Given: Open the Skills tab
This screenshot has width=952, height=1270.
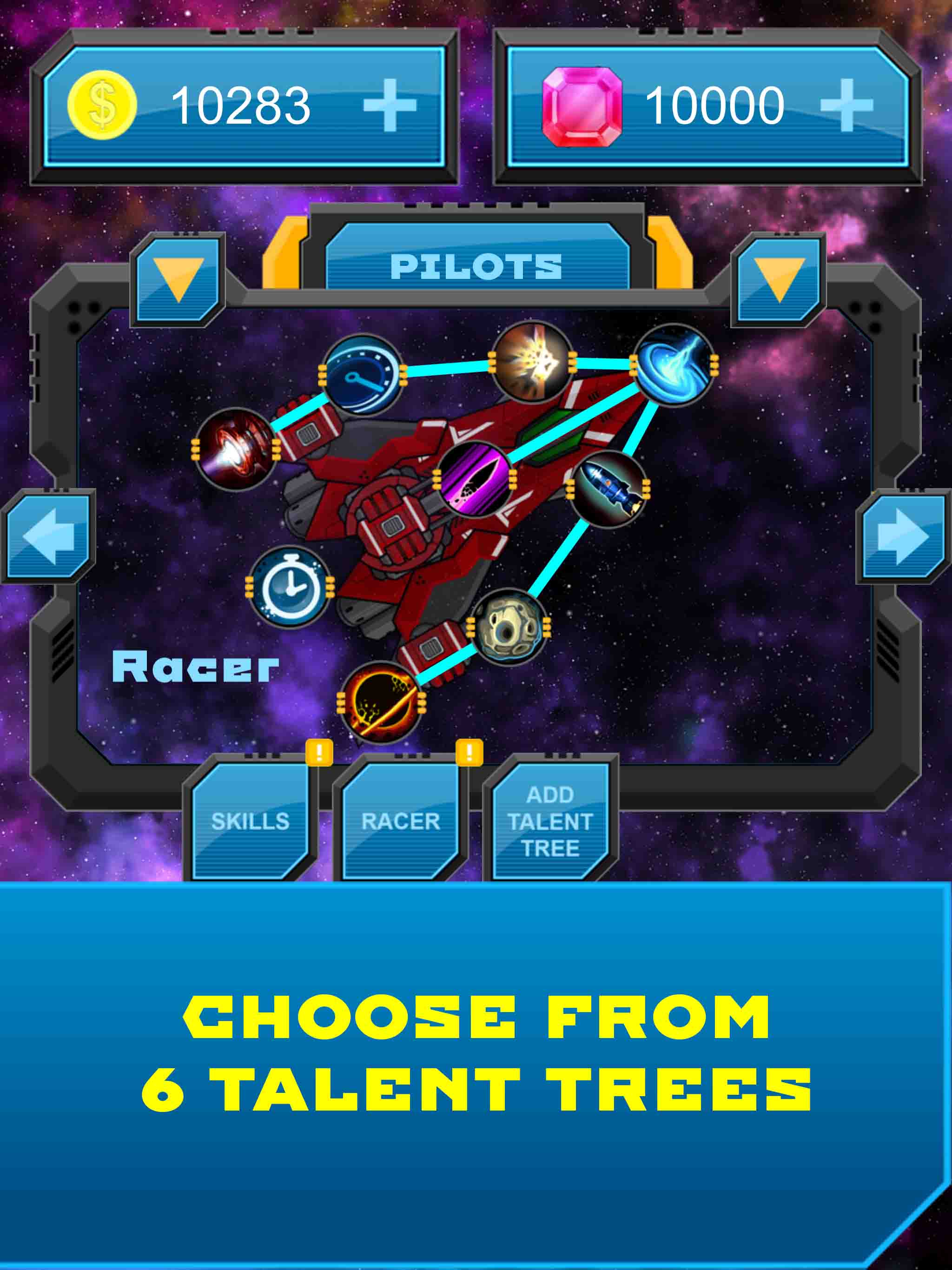Looking at the screenshot, I should pos(251,821).
